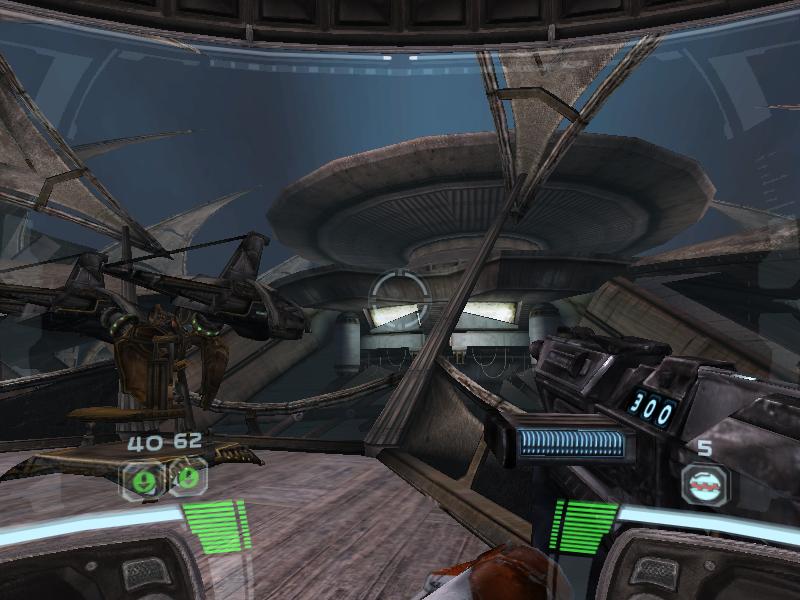Image resolution: width=800 pixels, height=600 pixels.
Task: Click the green squad icon below number 40
Action: coord(142,478)
